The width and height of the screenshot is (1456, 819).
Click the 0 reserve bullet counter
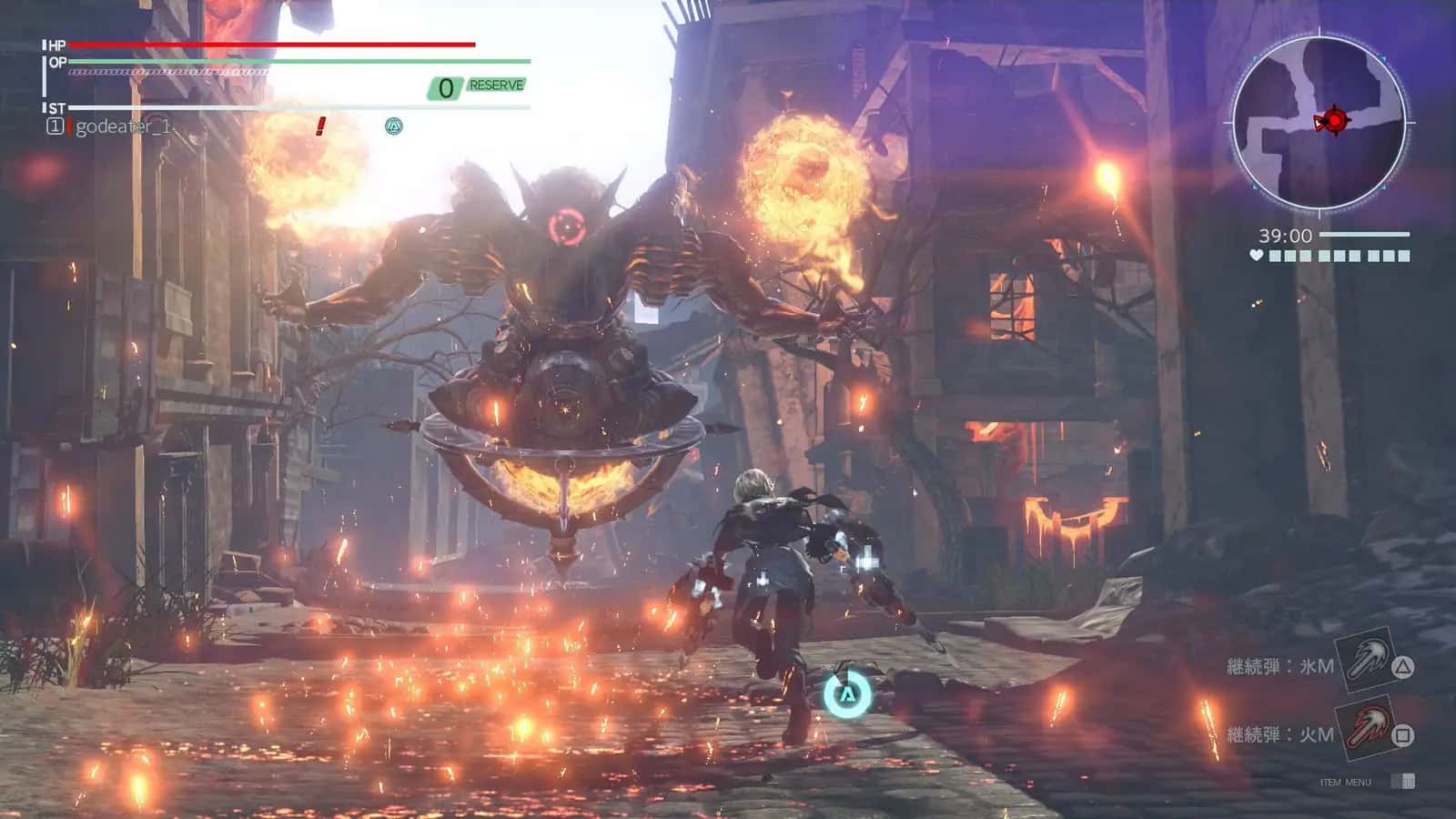[445, 86]
